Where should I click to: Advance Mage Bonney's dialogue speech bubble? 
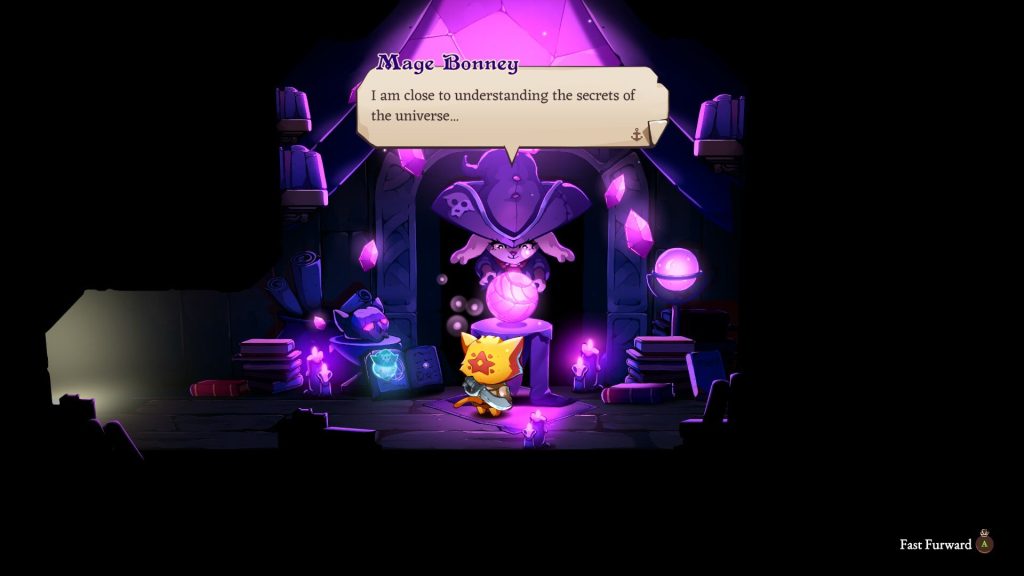point(510,106)
